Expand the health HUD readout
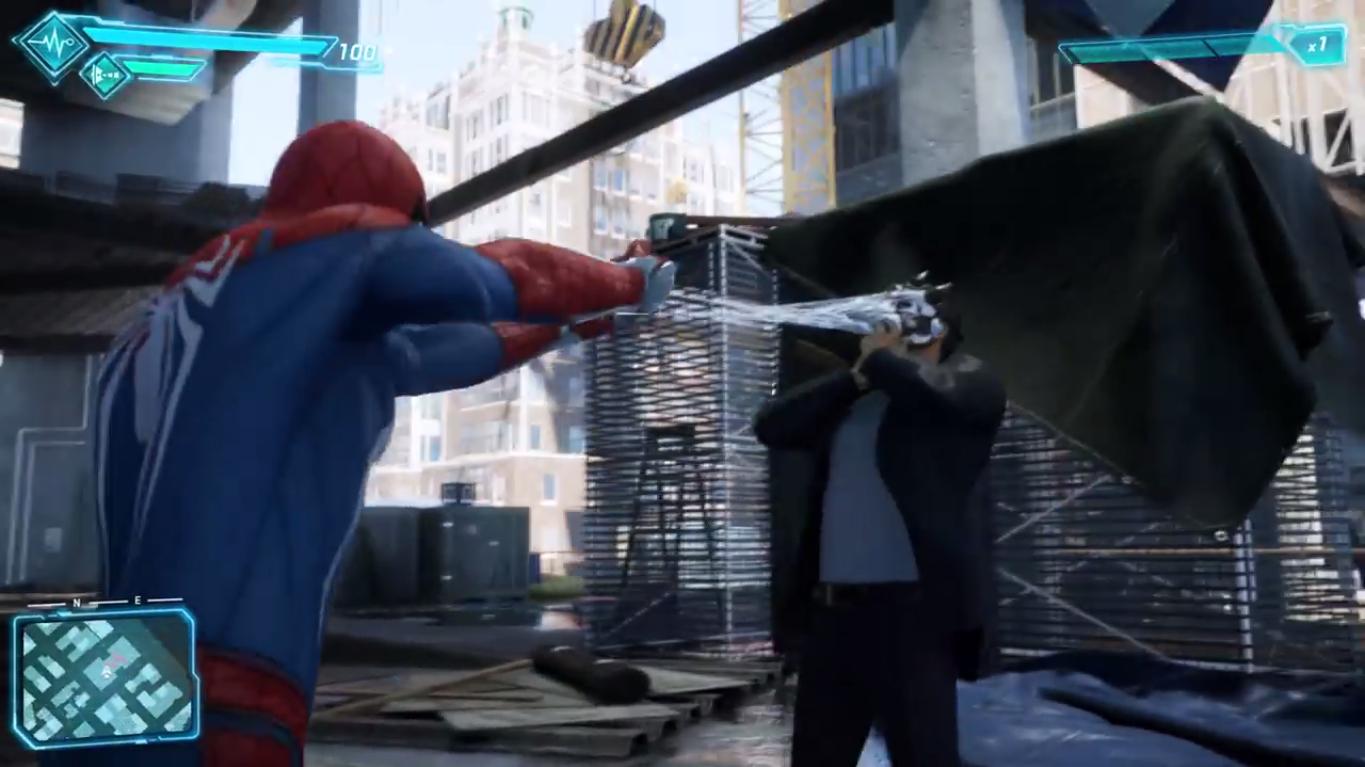The height and width of the screenshot is (767, 1365). pos(200,45)
